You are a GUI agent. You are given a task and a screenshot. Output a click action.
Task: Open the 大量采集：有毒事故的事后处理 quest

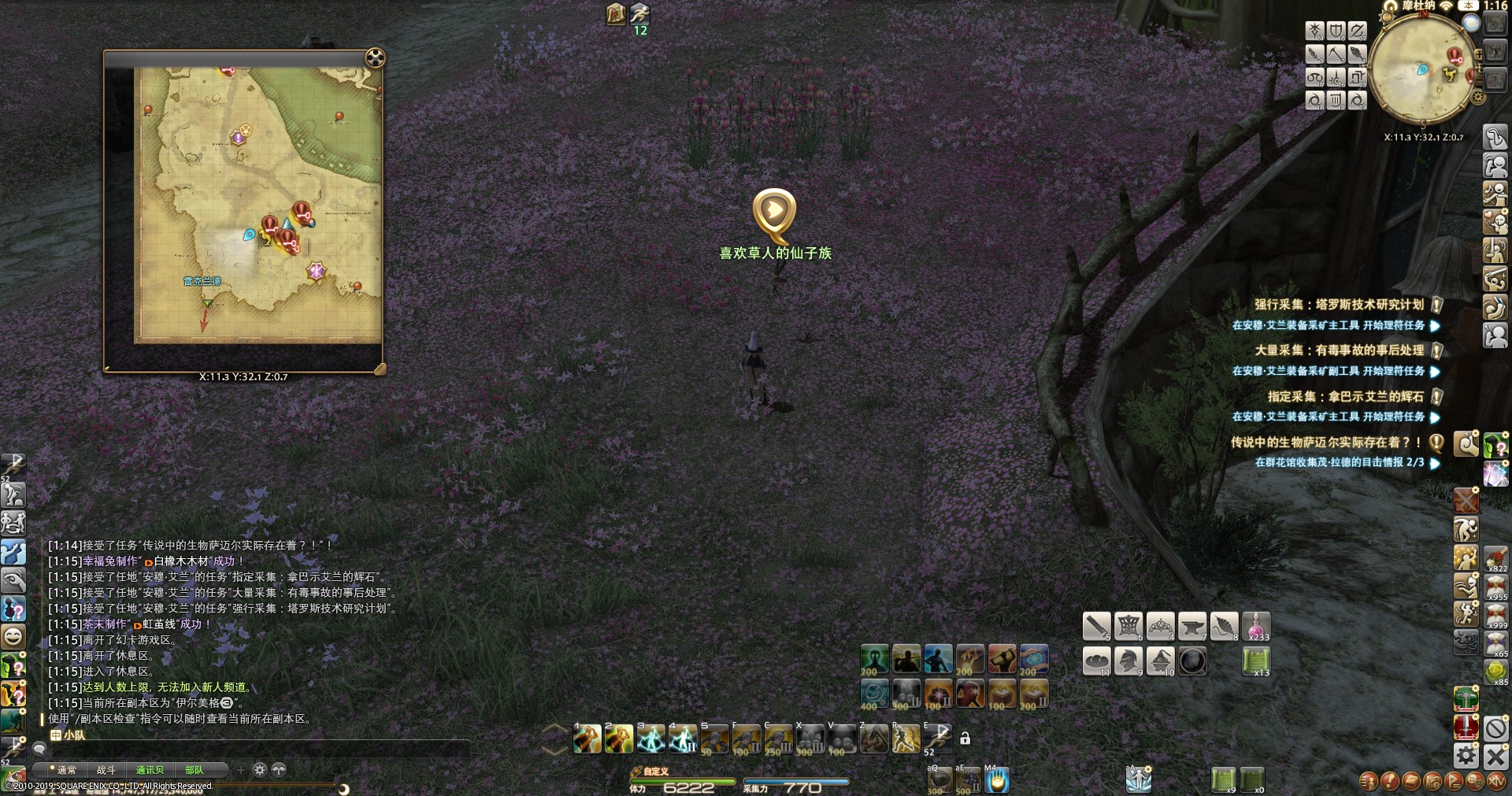pos(1339,350)
